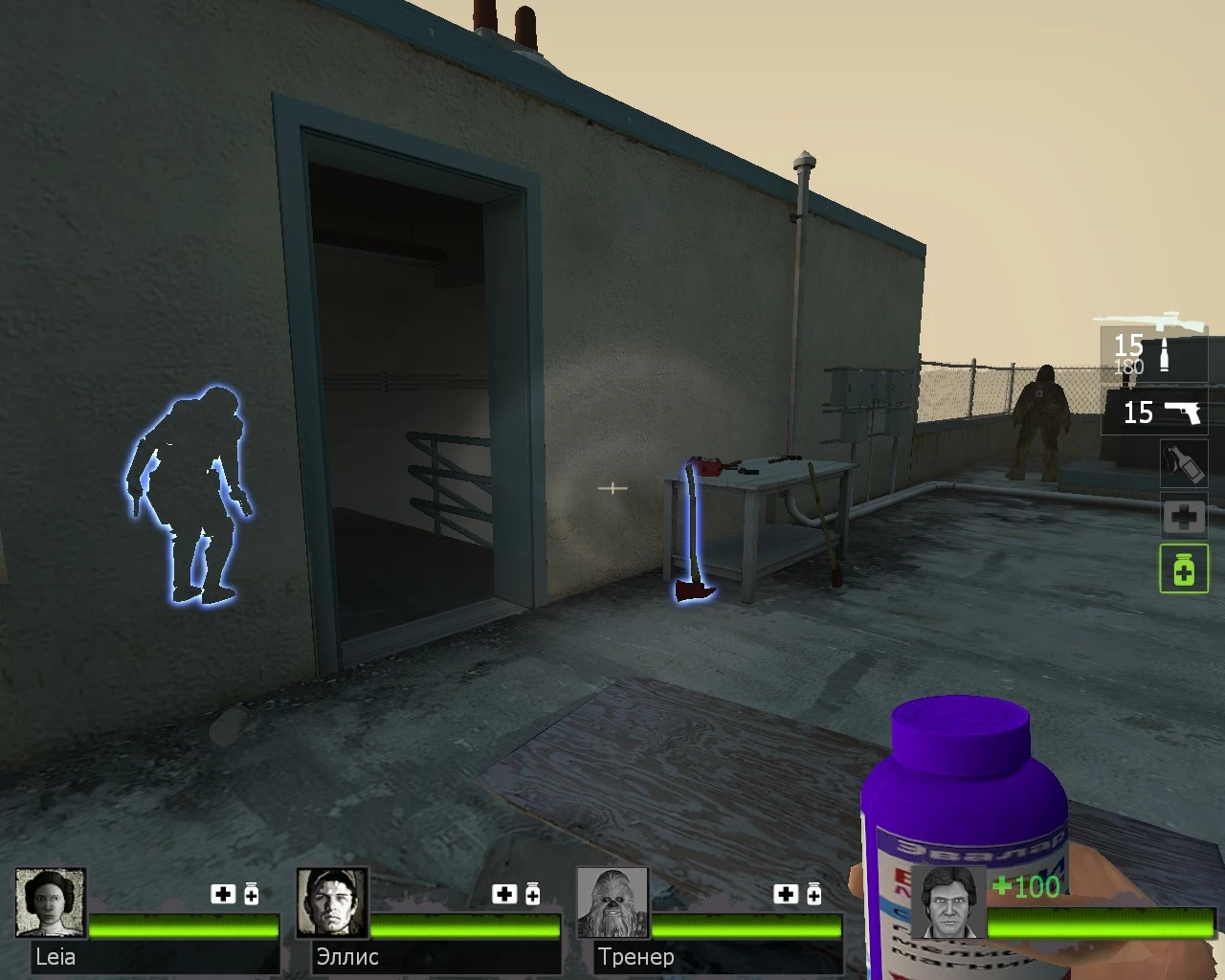Select the molotov bottle inventory icon
This screenshot has height=980, width=1225.
(1184, 464)
